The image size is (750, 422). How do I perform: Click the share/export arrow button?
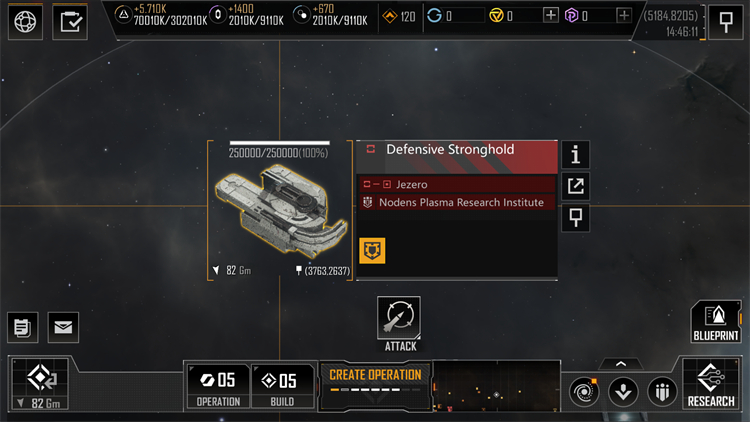coord(575,185)
